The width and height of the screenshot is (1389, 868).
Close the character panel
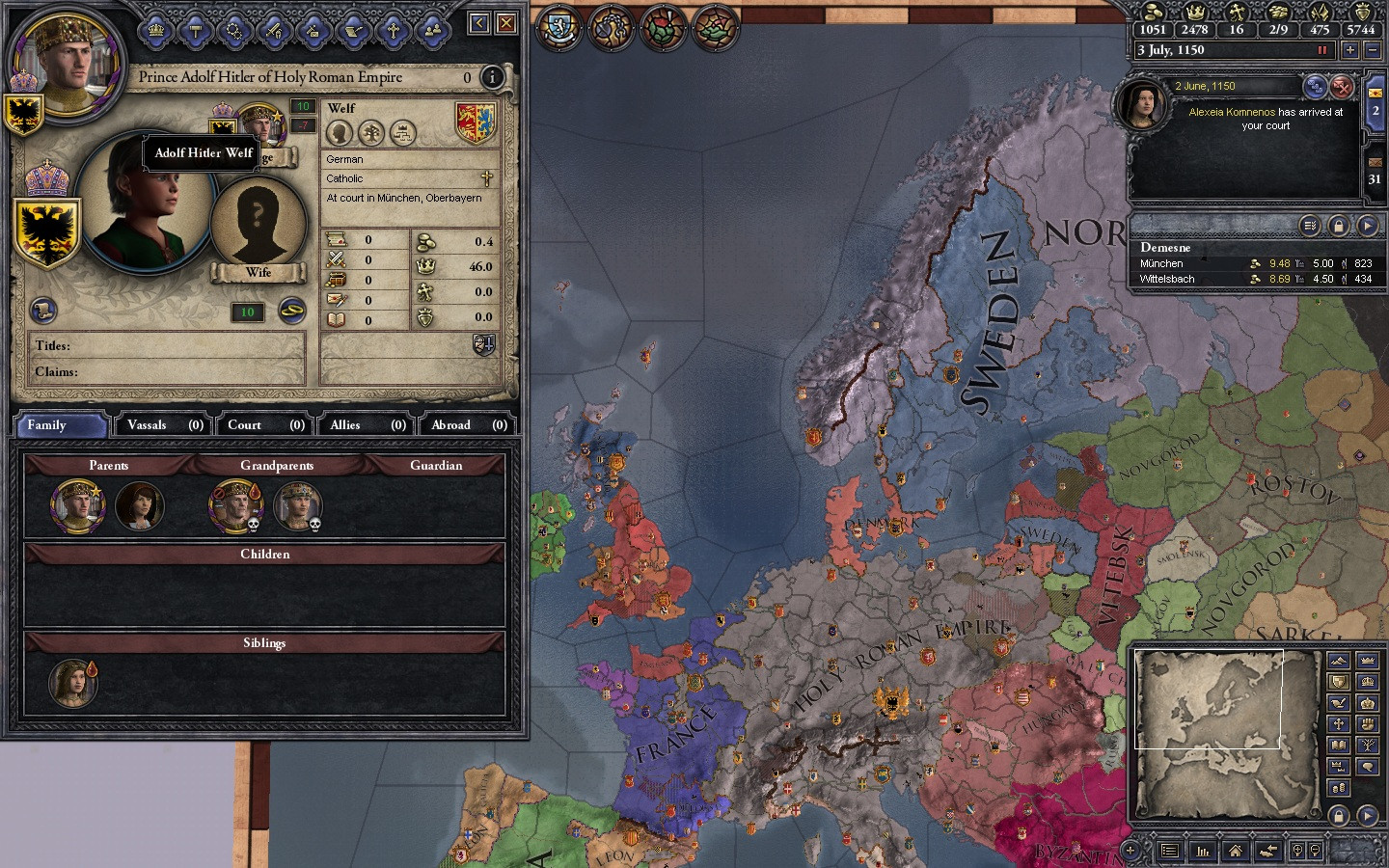506,22
